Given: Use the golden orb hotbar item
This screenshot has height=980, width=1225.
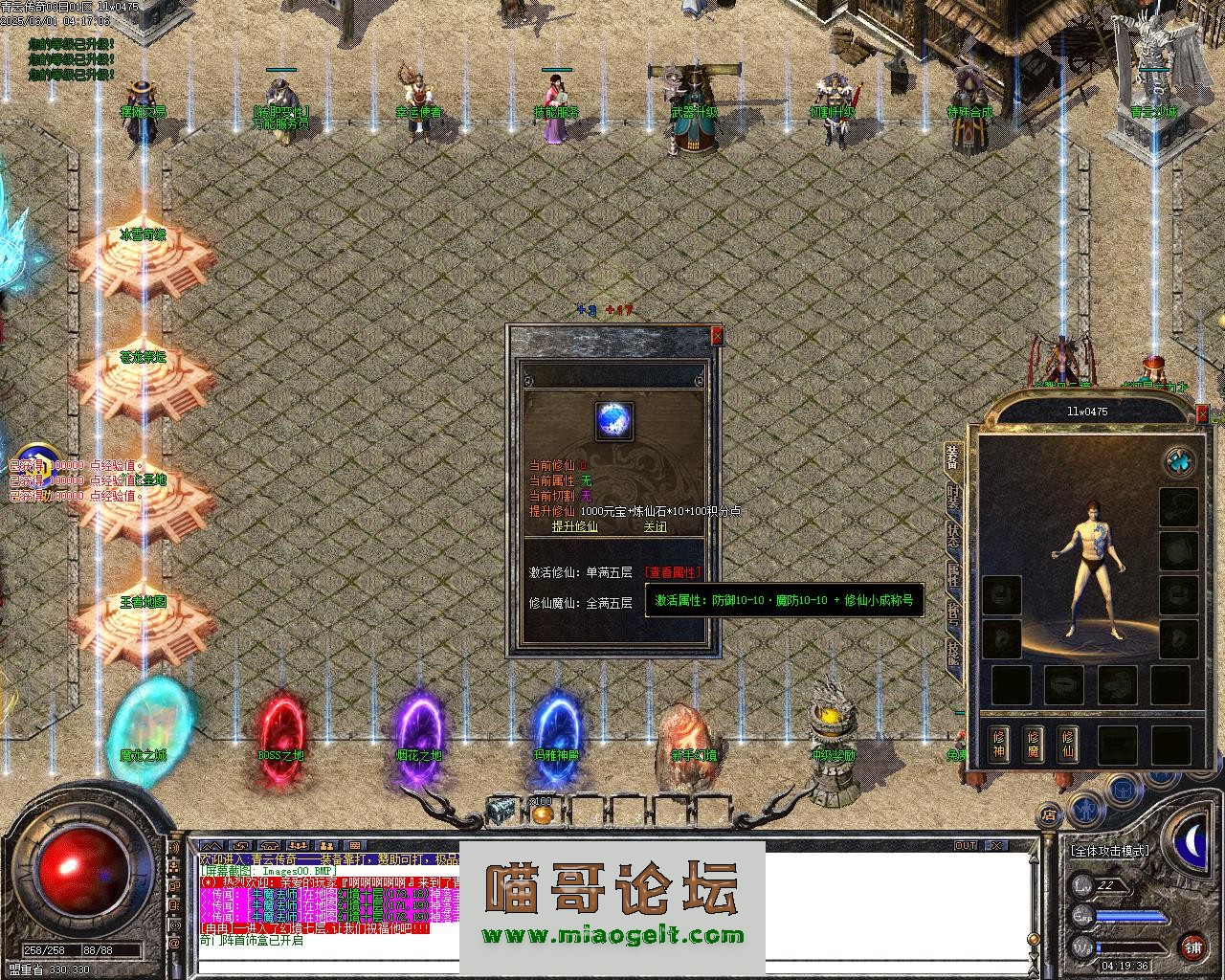Looking at the screenshot, I should click(x=543, y=813).
